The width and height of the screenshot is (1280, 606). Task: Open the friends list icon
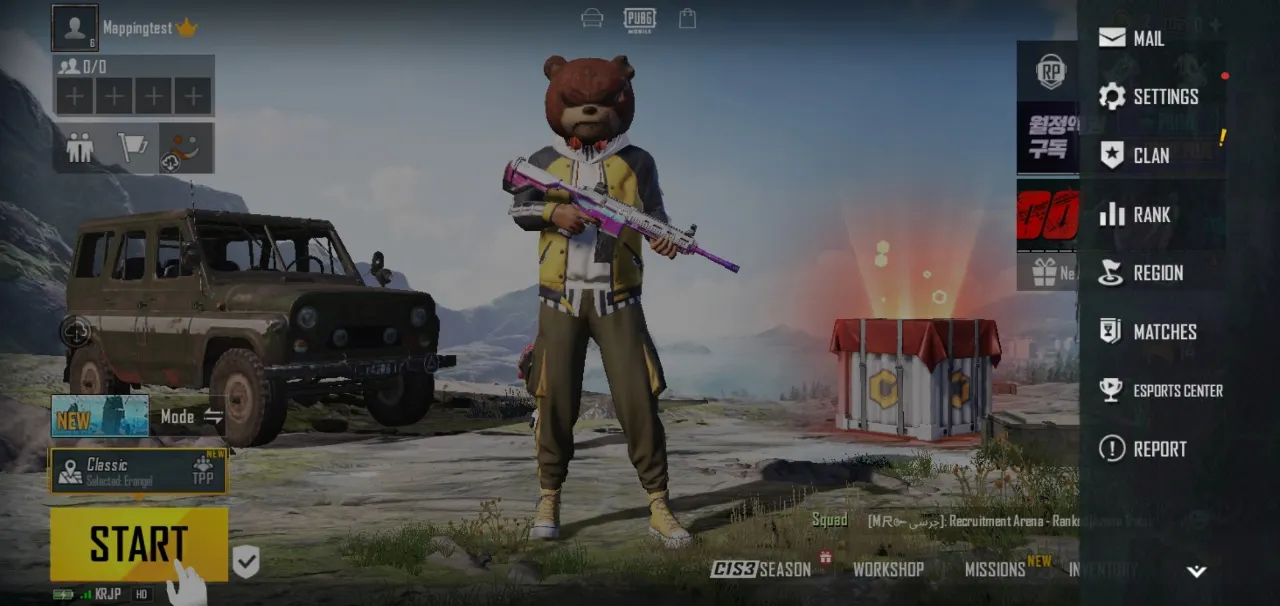(79, 148)
